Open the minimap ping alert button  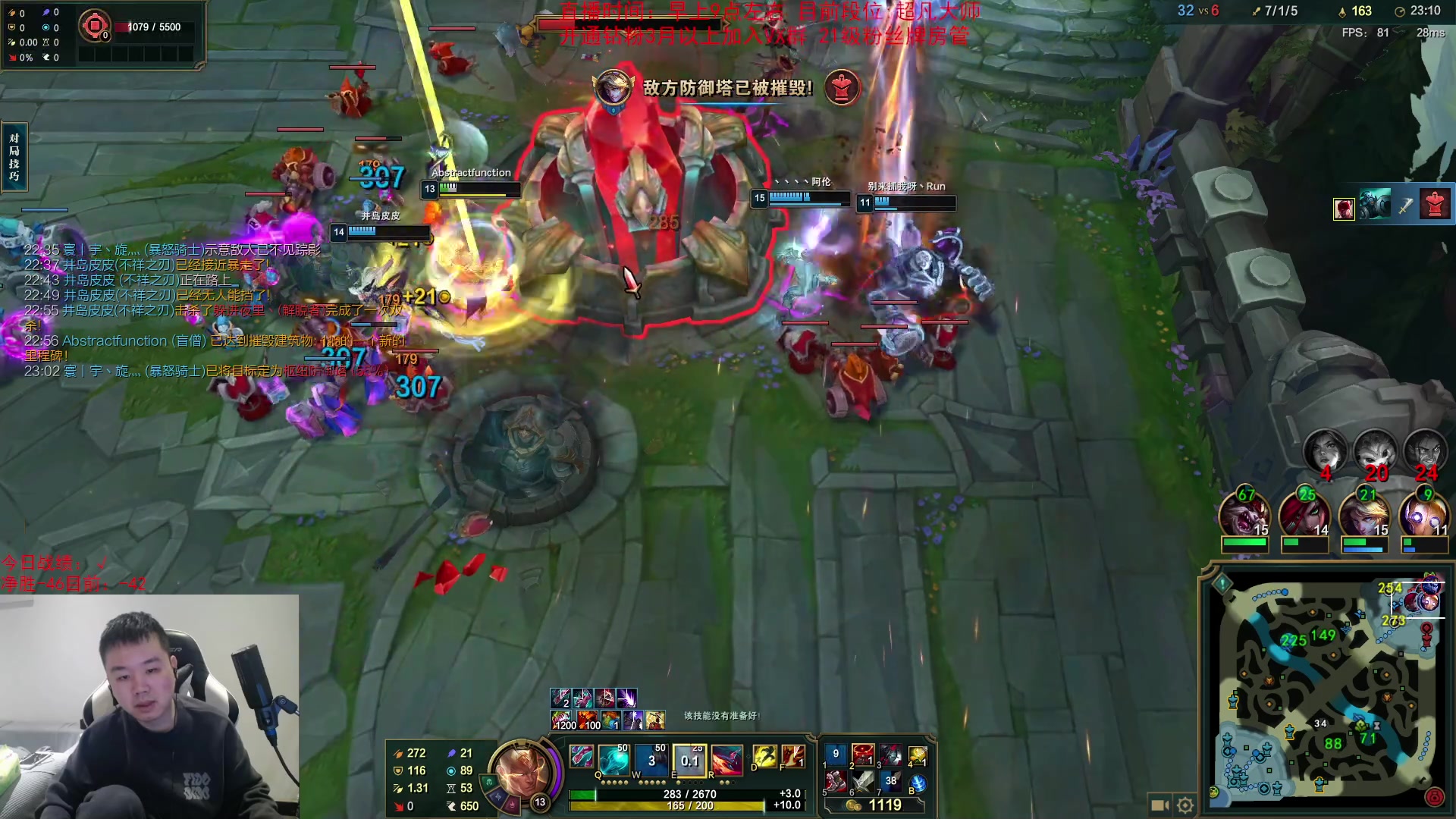(x=1222, y=584)
